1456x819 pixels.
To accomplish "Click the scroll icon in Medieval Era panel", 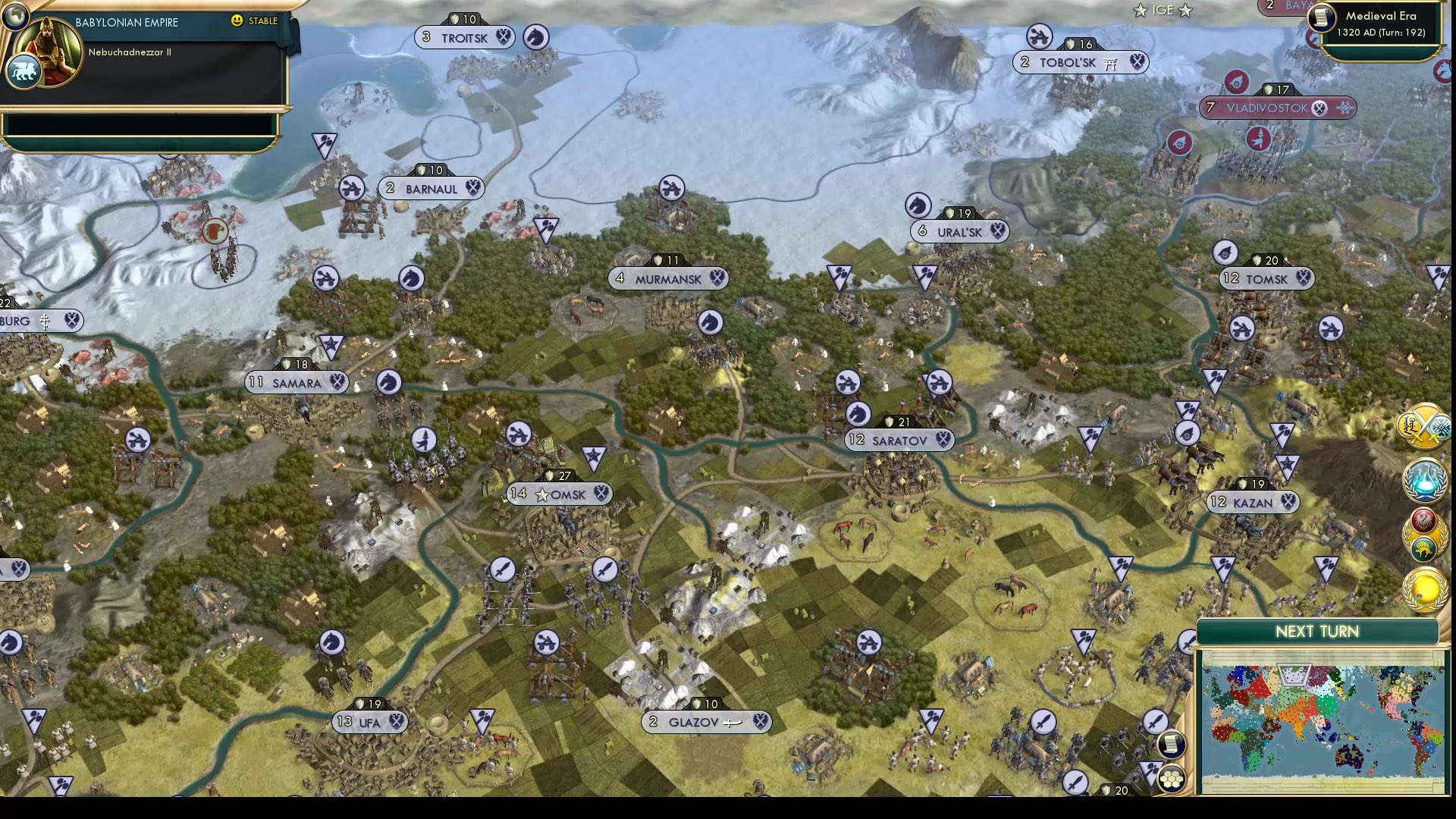I will point(1320,18).
